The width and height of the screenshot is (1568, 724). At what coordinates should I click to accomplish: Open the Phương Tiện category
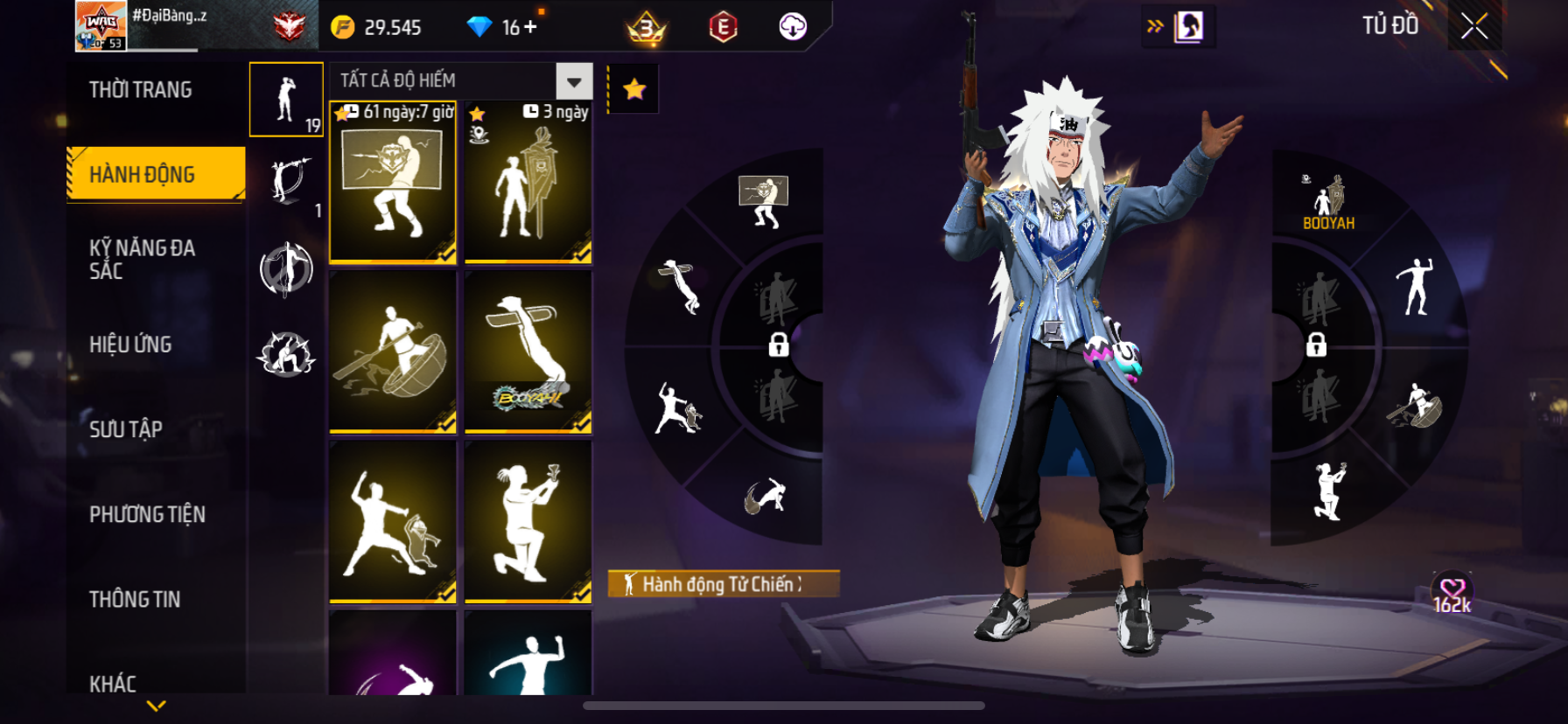point(147,514)
